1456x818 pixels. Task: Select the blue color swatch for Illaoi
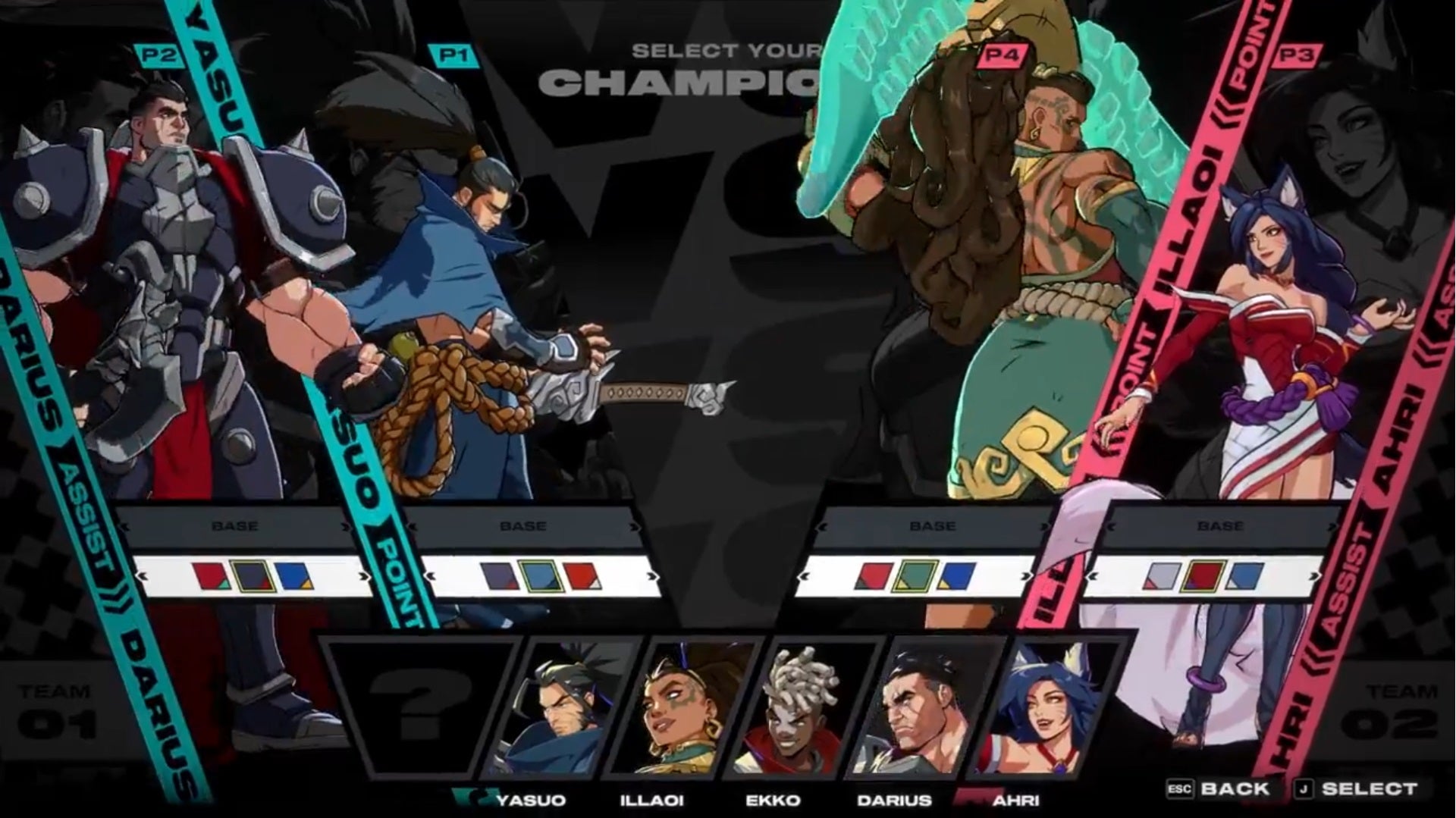(955, 576)
